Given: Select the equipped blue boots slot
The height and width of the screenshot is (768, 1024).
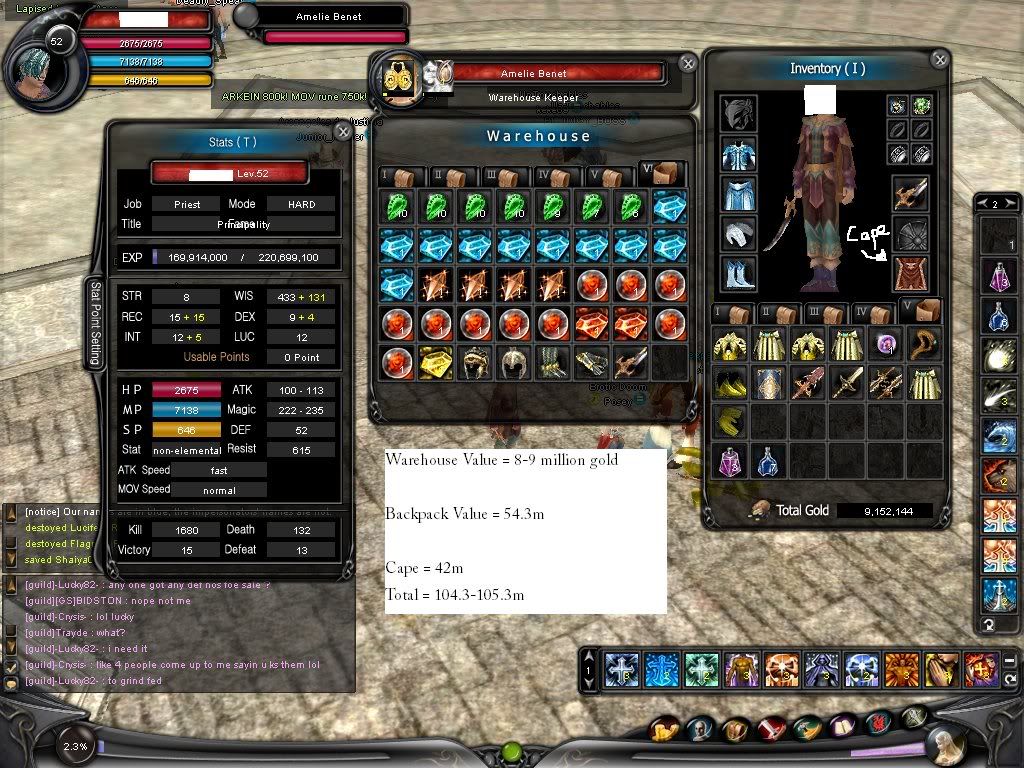Looking at the screenshot, I should pos(738,273).
